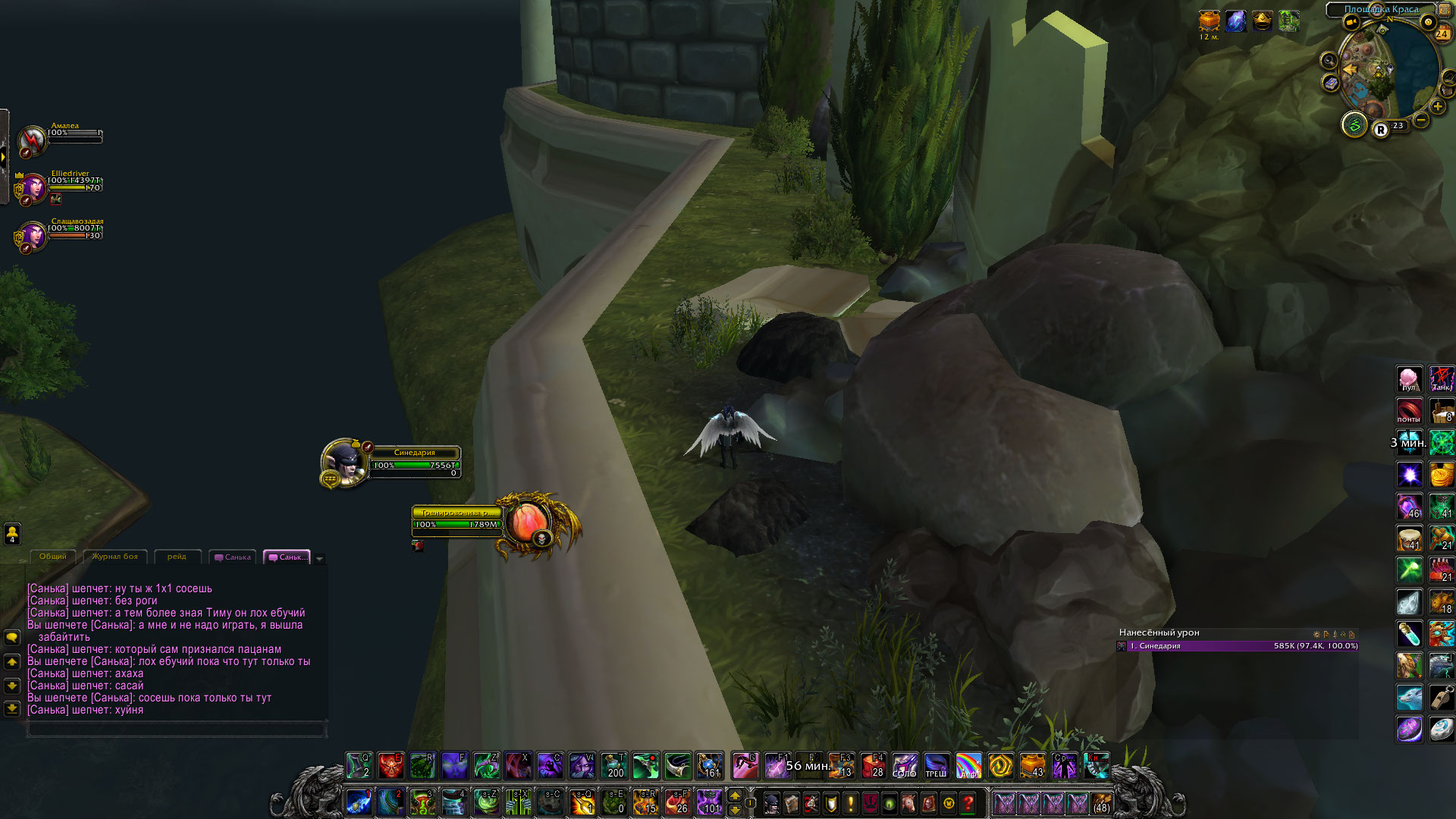Select the Elliedriver party member frame
This screenshot has height=819, width=1456.
(34, 187)
